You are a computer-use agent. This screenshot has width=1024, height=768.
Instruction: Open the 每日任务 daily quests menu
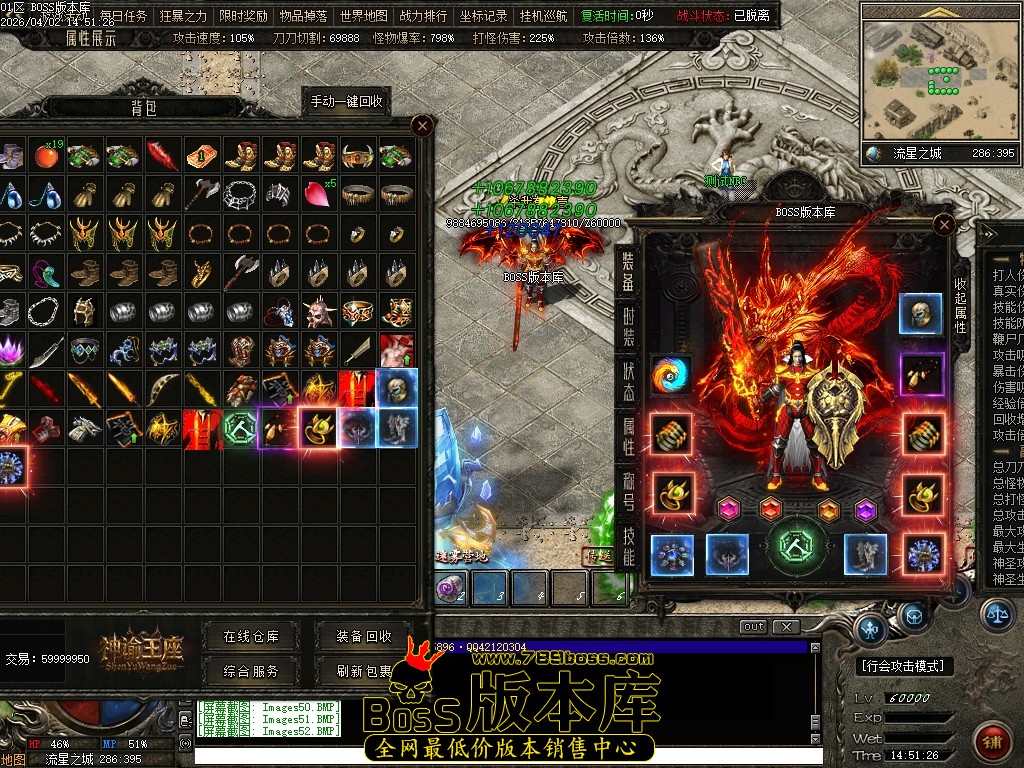124,16
